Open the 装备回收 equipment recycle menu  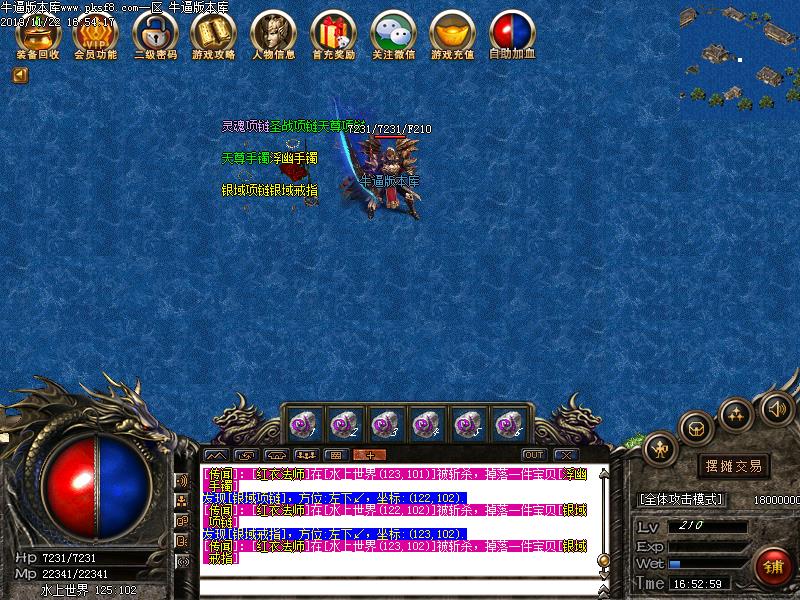[37, 35]
